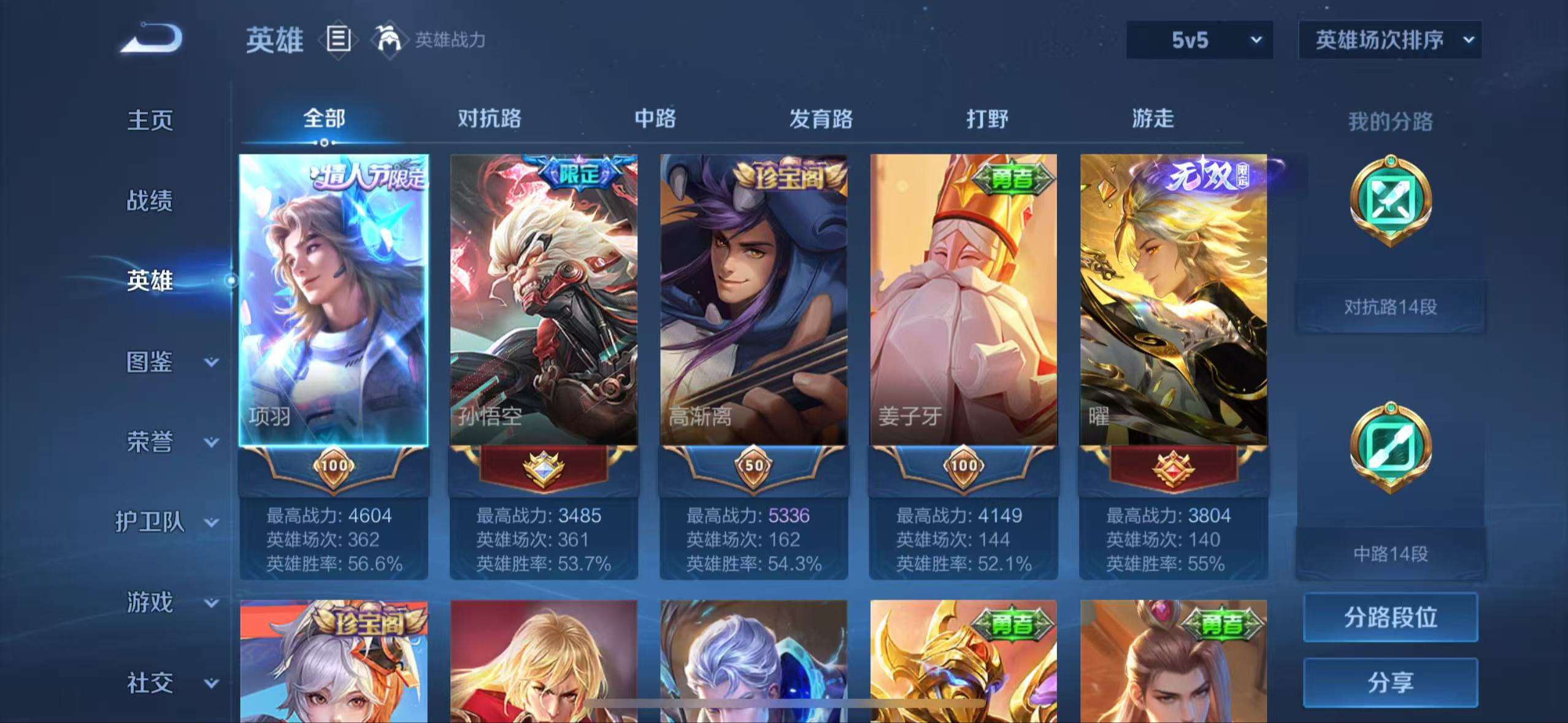1568x723 pixels.
Task: Click the back arrow at top left
Action: click(154, 38)
